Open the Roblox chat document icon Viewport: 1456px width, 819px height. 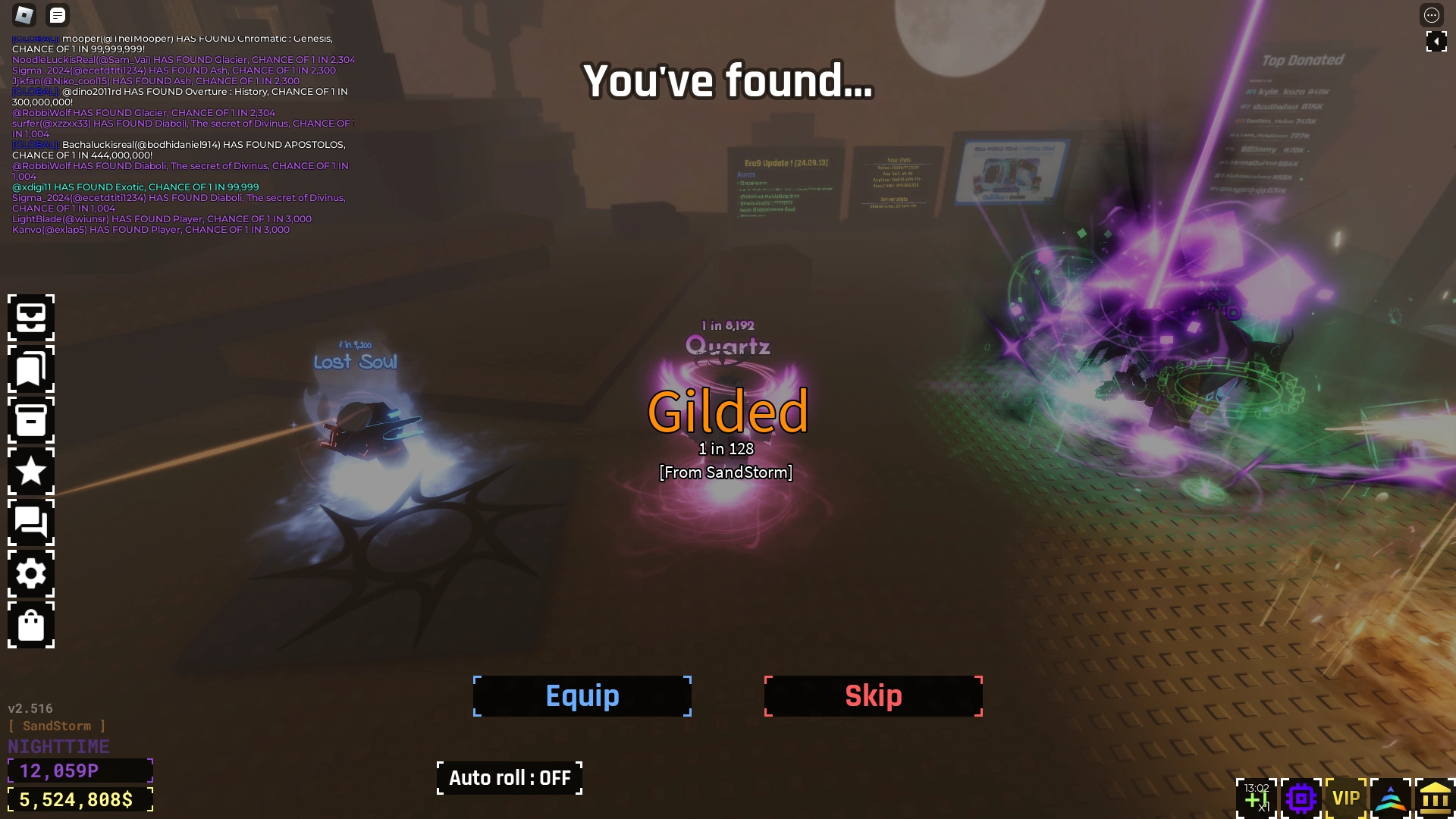coord(57,15)
